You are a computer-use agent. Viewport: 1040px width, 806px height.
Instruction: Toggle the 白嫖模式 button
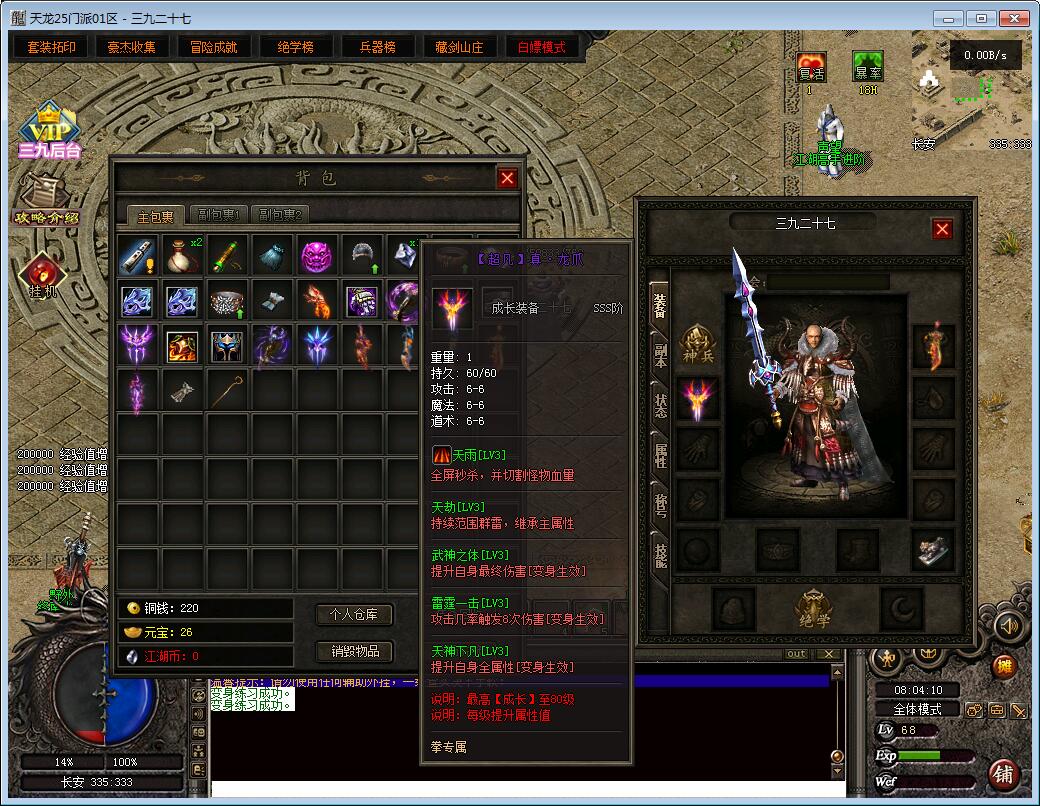pyautogui.click(x=541, y=47)
